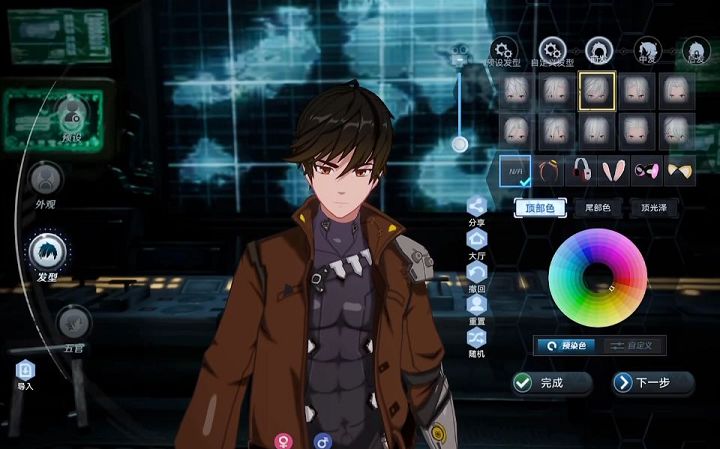720x449 pixels.
Task: Open the 预设 preset category
Action: 71,113
